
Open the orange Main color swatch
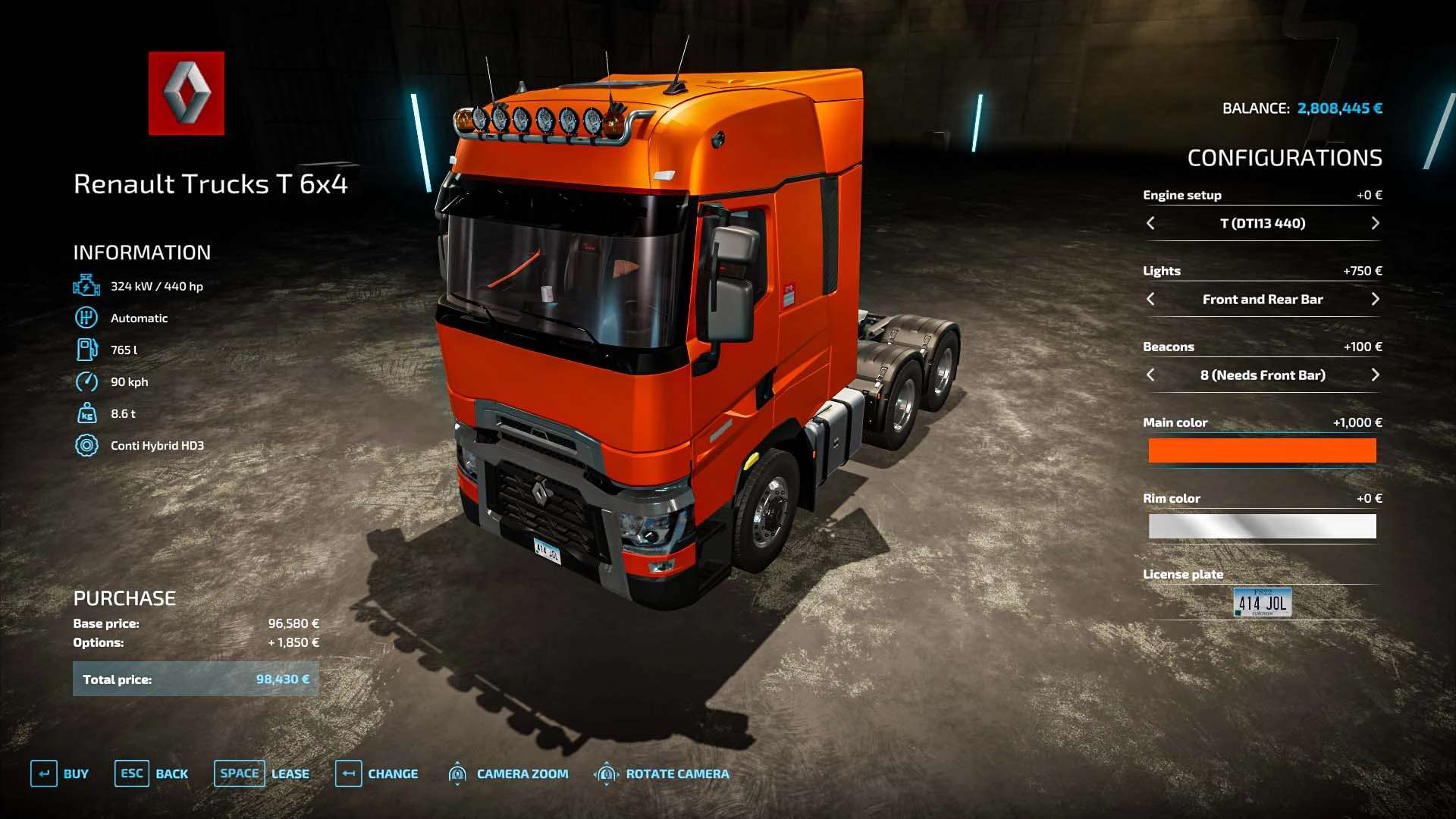(1262, 450)
